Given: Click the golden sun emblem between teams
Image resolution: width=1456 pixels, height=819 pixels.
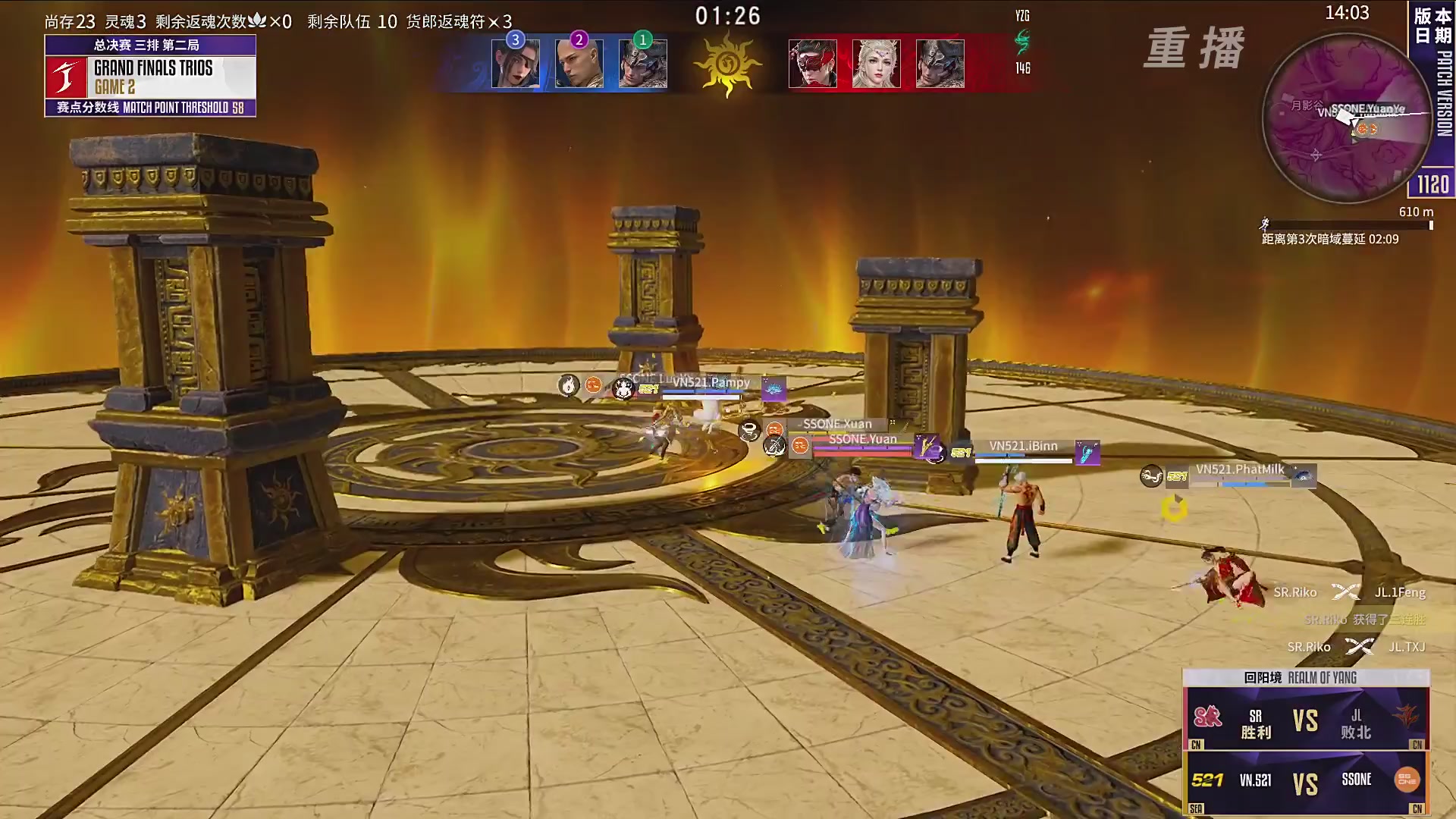Looking at the screenshot, I should click(x=727, y=64).
